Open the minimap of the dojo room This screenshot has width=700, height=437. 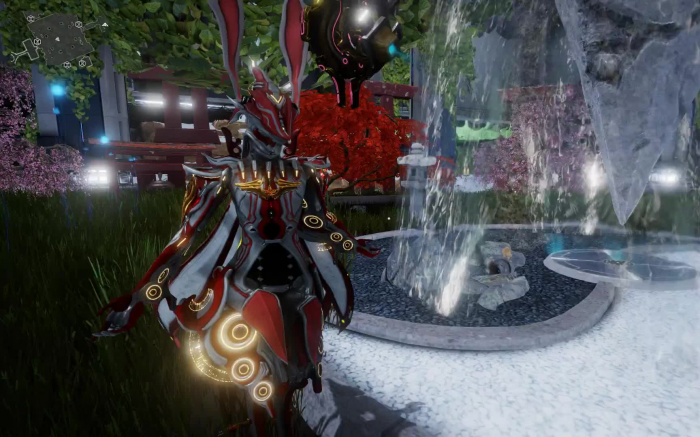[57, 39]
